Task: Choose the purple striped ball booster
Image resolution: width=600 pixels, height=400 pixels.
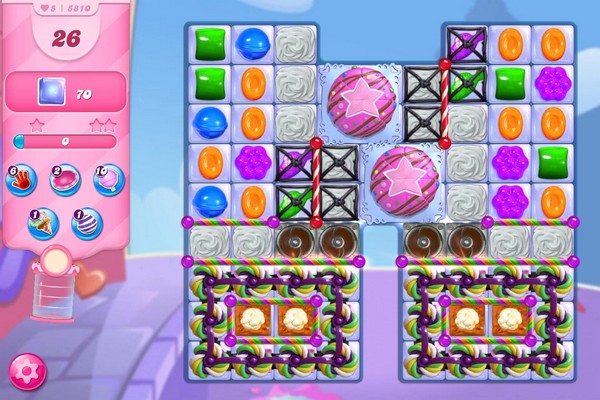Action: pyautogui.click(x=86, y=222)
